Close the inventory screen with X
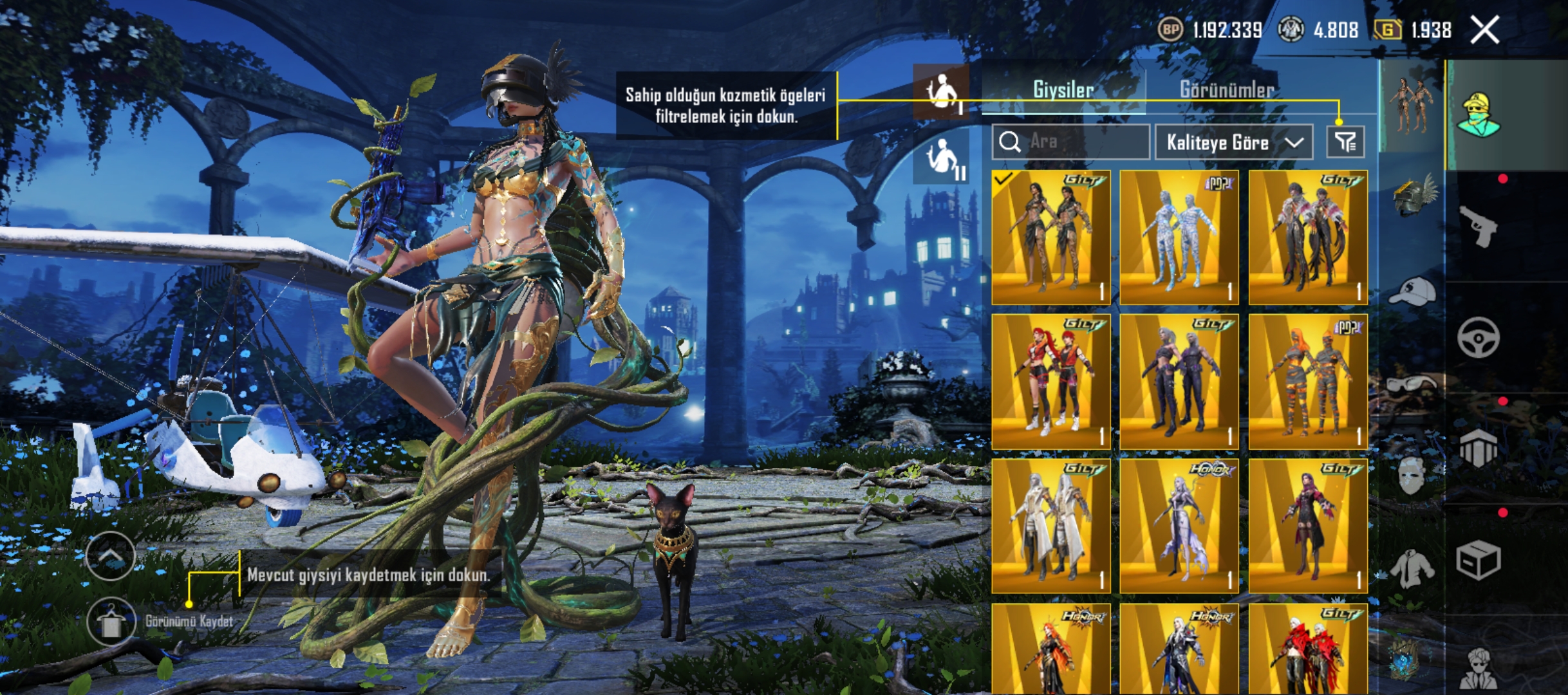 pyautogui.click(x=1485, y=30)
